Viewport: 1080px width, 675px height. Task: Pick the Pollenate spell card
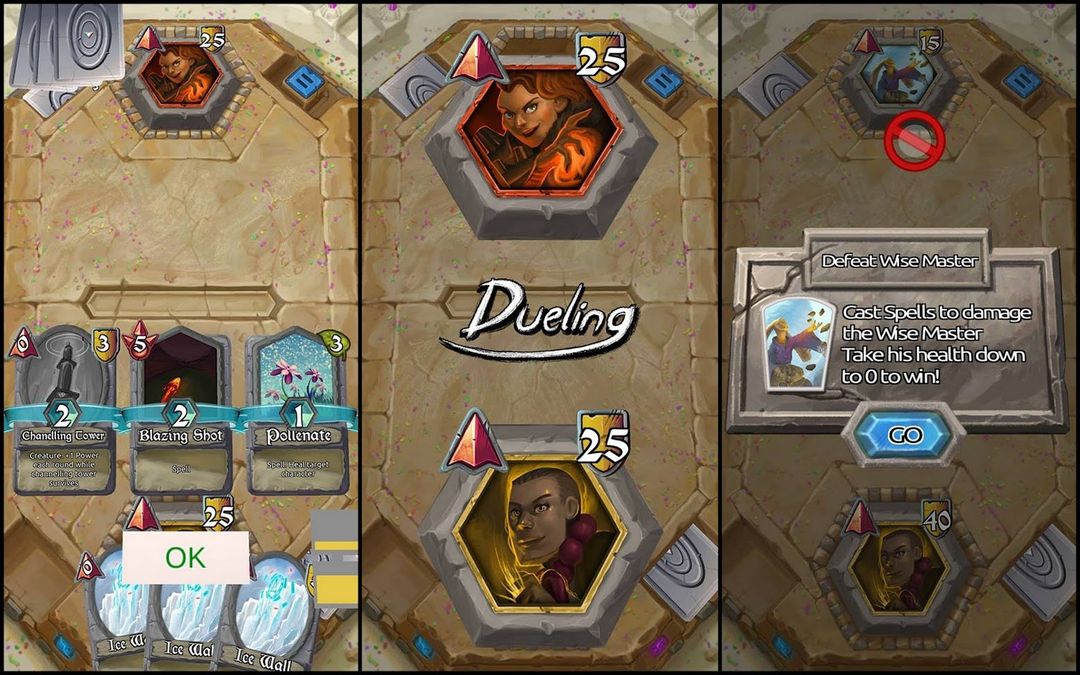click(x=297, y=410)
